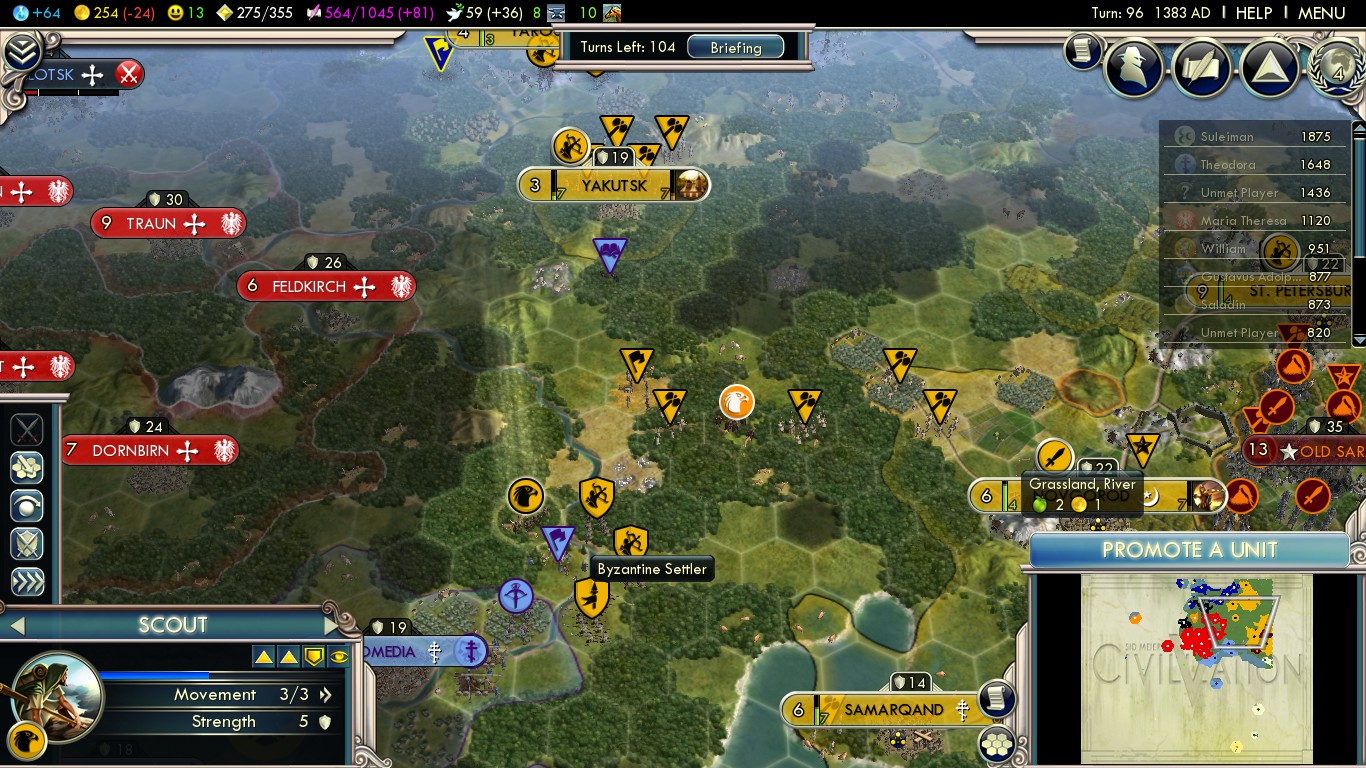This screenshot has height=768, width=1366.
Task: Click the Briefing button
Action: [x=735, y=47]
